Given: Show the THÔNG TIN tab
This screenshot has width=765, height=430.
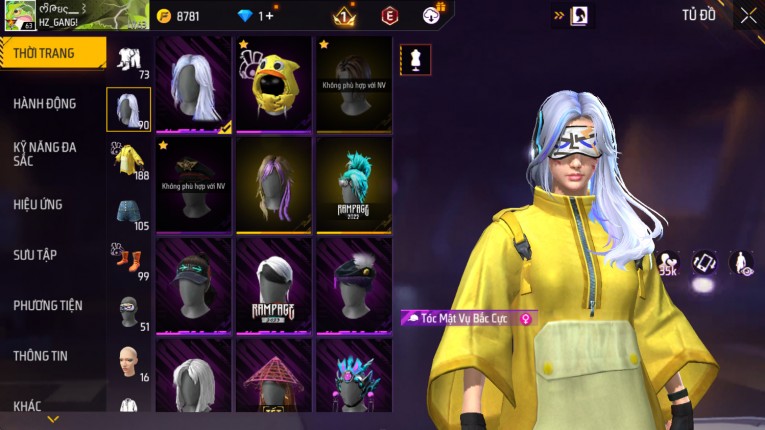Looking at the screenshot, I should click(x=41, y=355).
